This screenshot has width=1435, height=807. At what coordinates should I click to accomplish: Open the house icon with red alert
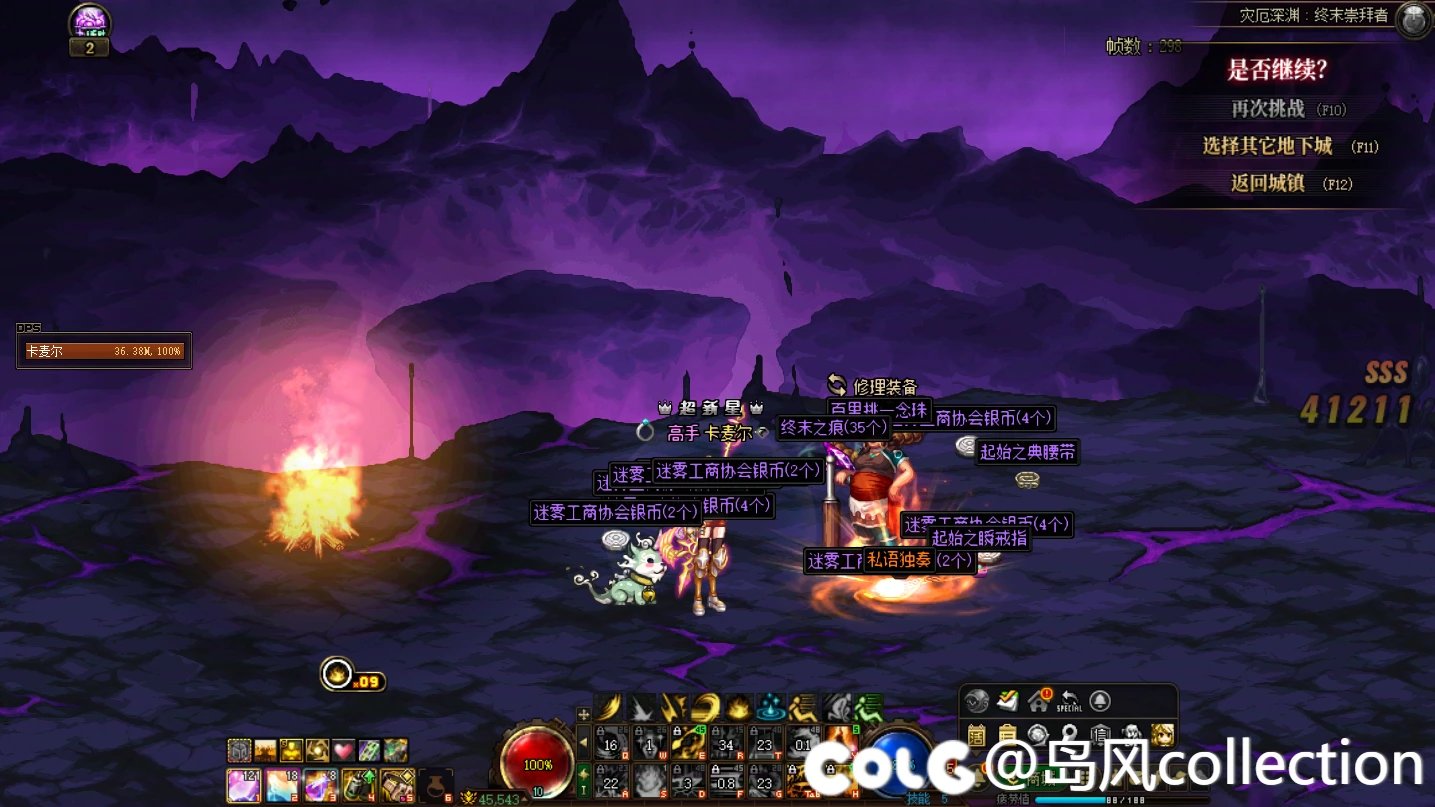tap(1039, 700)
